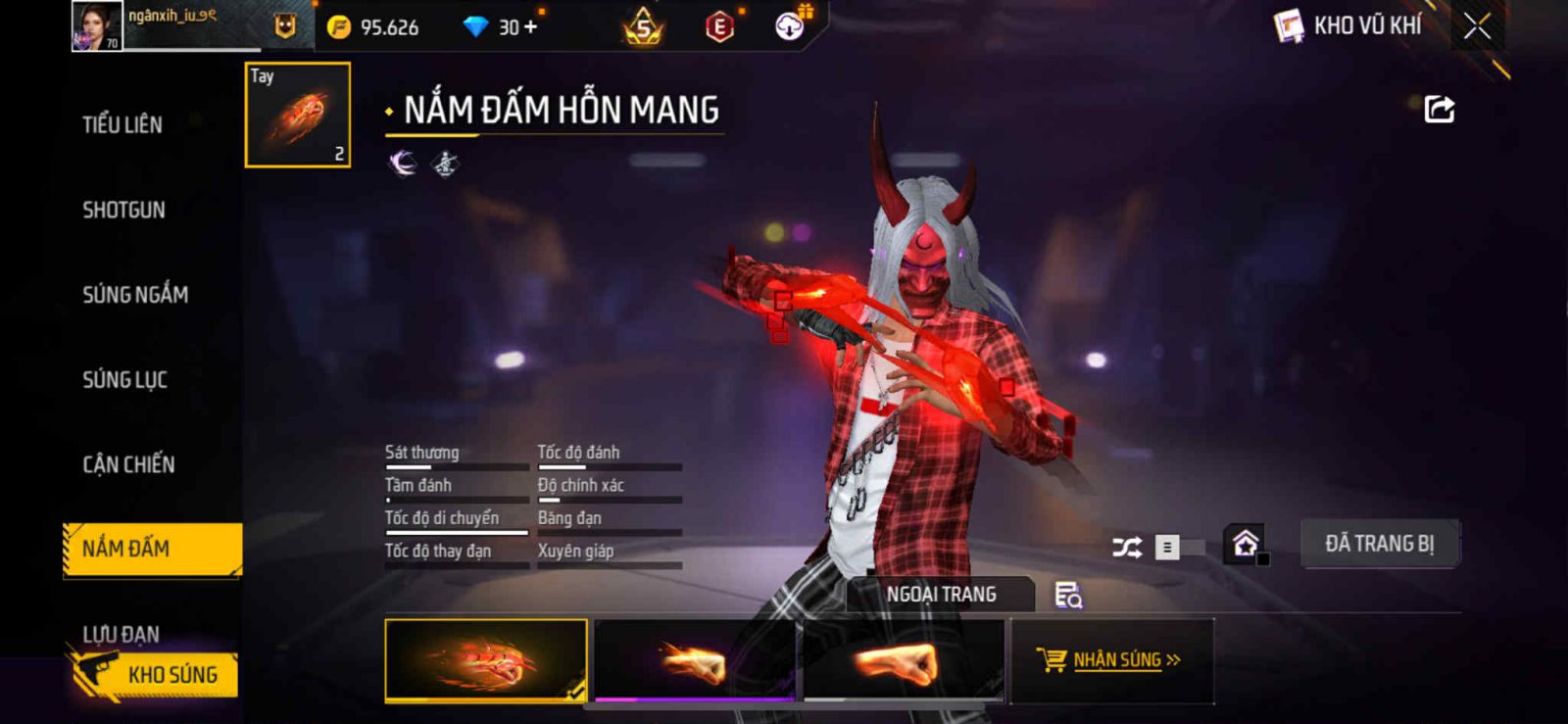Select the Tay weapon slot card
The image size is (1568, 724).
coord(298,115)
